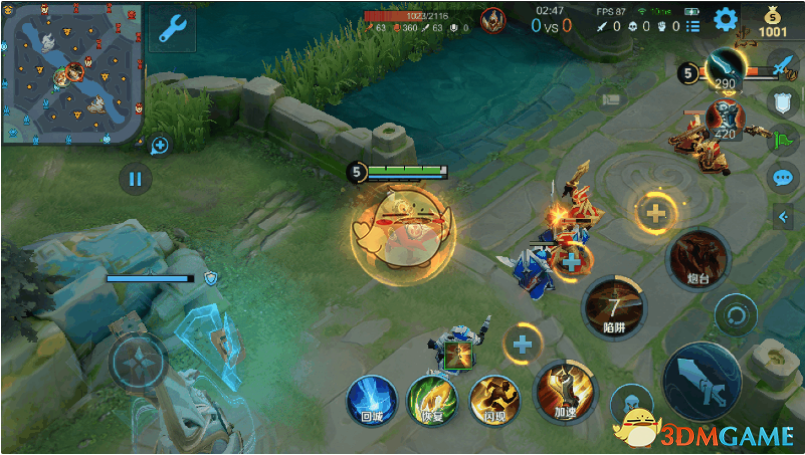Viewport: 805px width, 455px height.
Task: Collapse the side panel with the arrow
Action: tap(783, 216)
